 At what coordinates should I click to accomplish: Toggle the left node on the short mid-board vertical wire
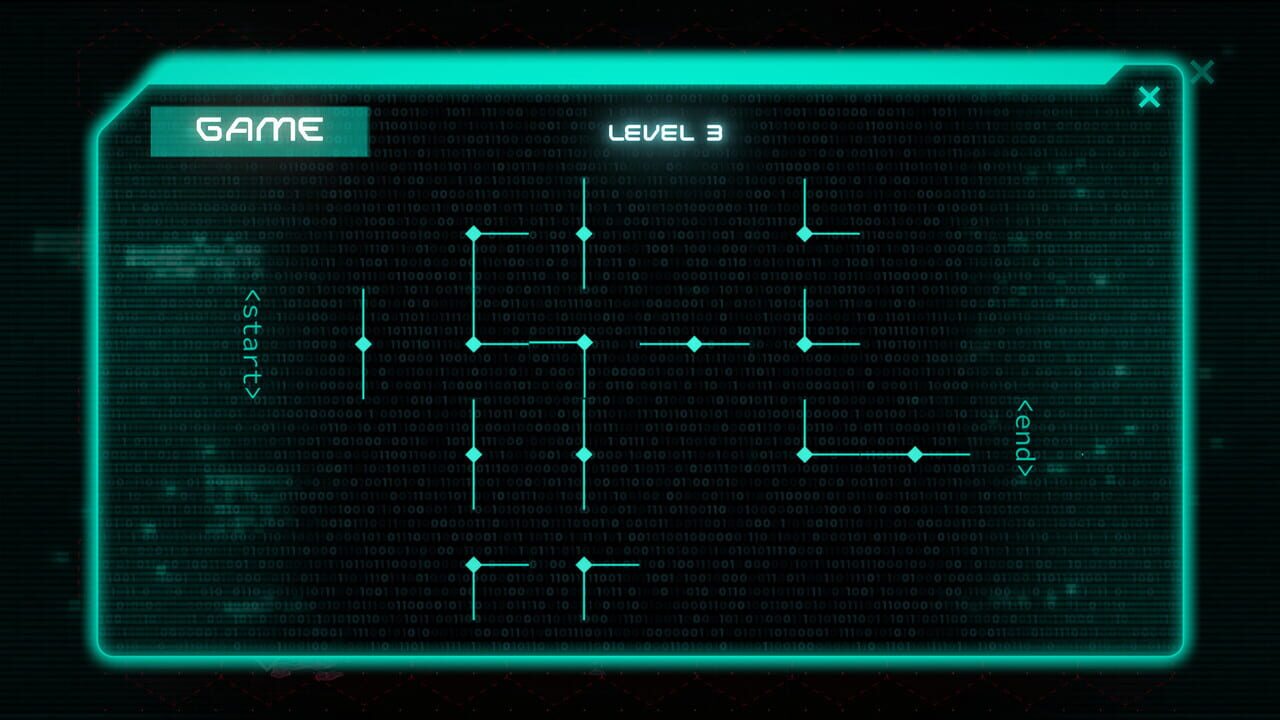pos(472,455)
